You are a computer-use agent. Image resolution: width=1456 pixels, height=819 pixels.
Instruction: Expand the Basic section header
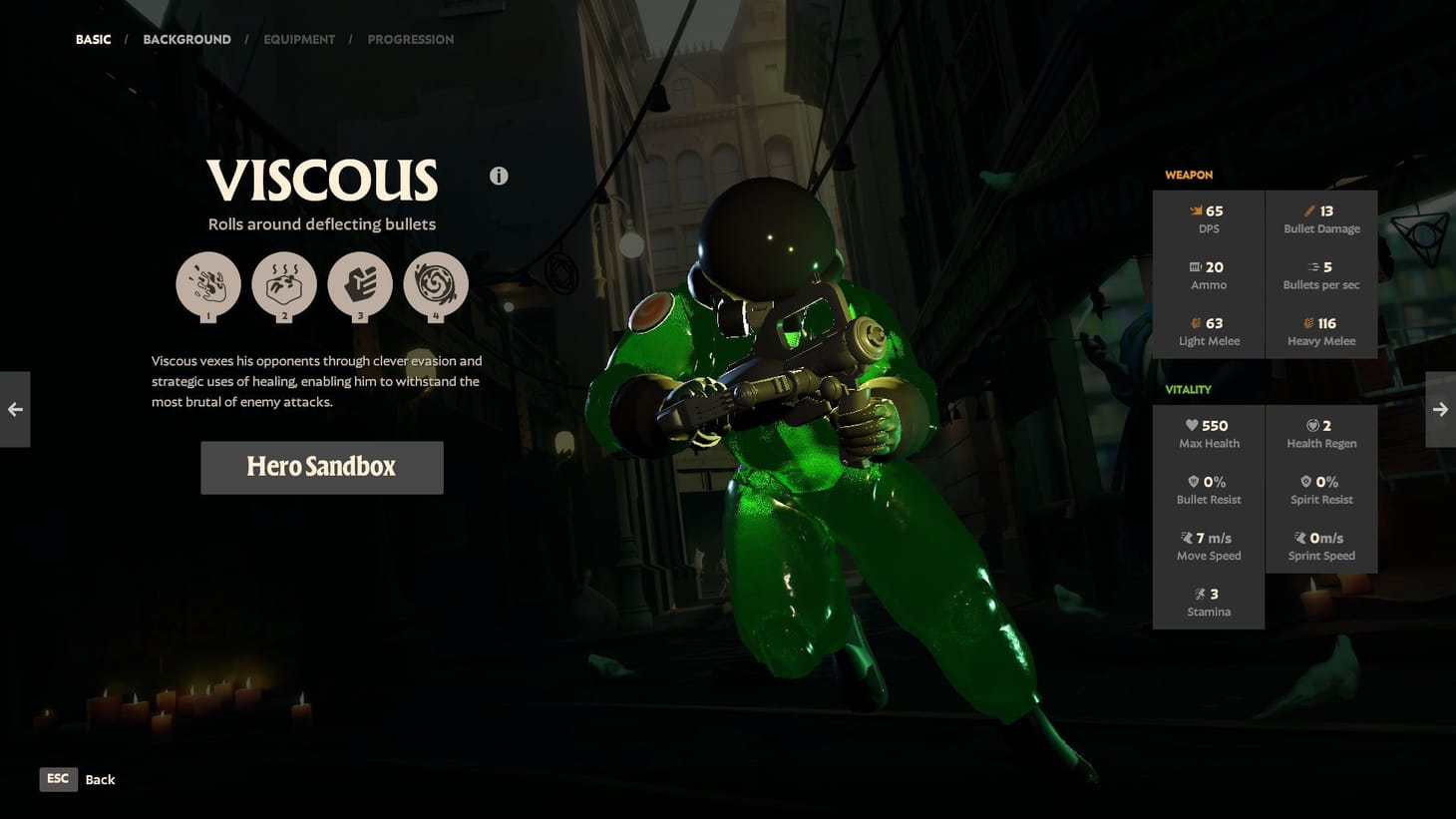[93, 39]
